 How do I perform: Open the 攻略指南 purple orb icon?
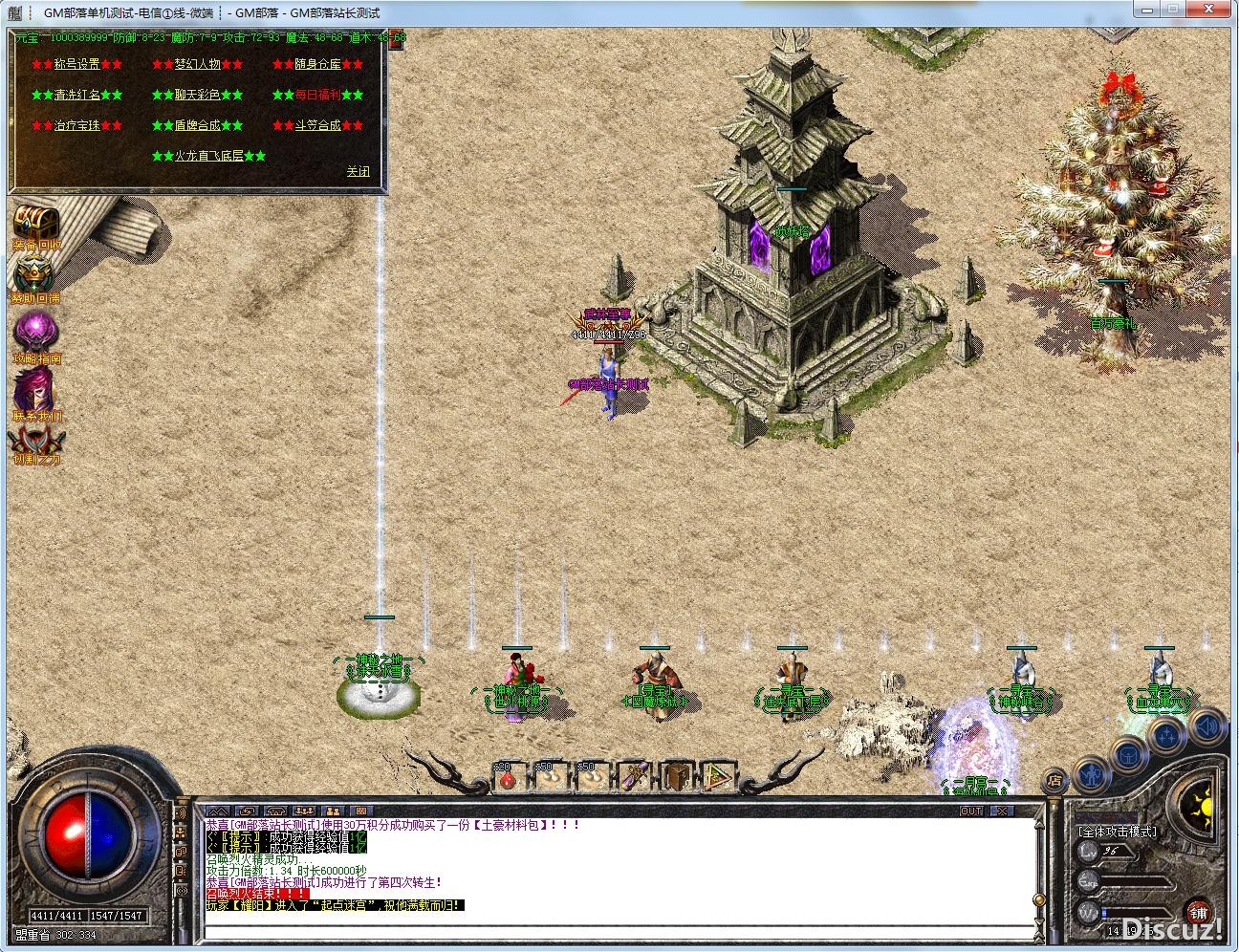36,335
